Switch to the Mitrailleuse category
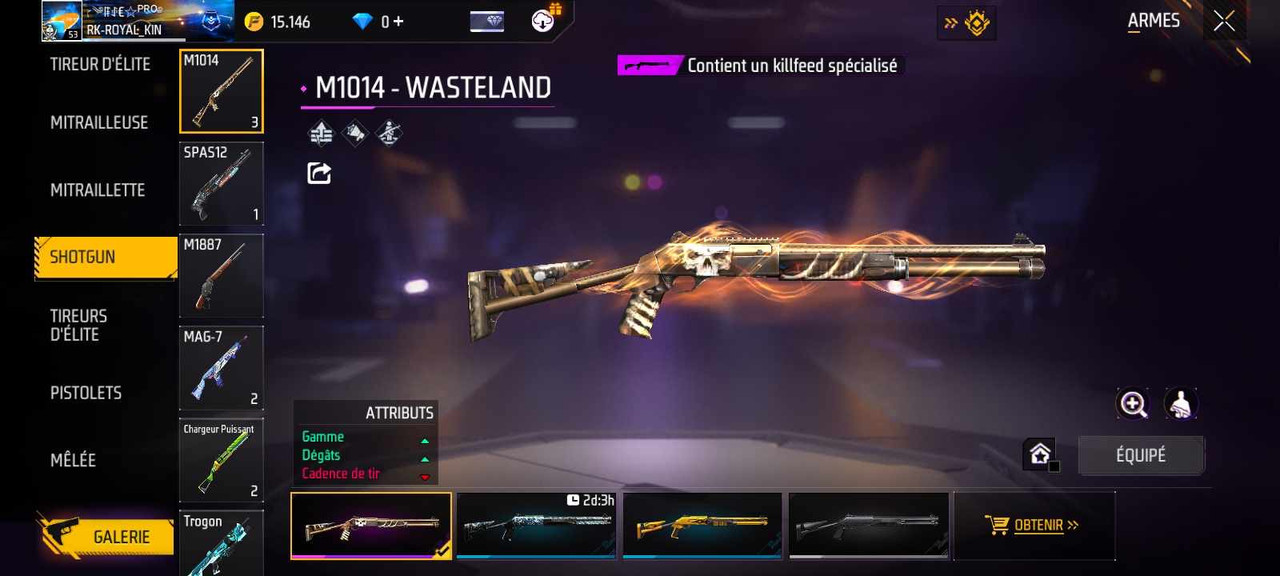Image resolution: width=1280 pixels, height=576 pixels. click(99, 122)
